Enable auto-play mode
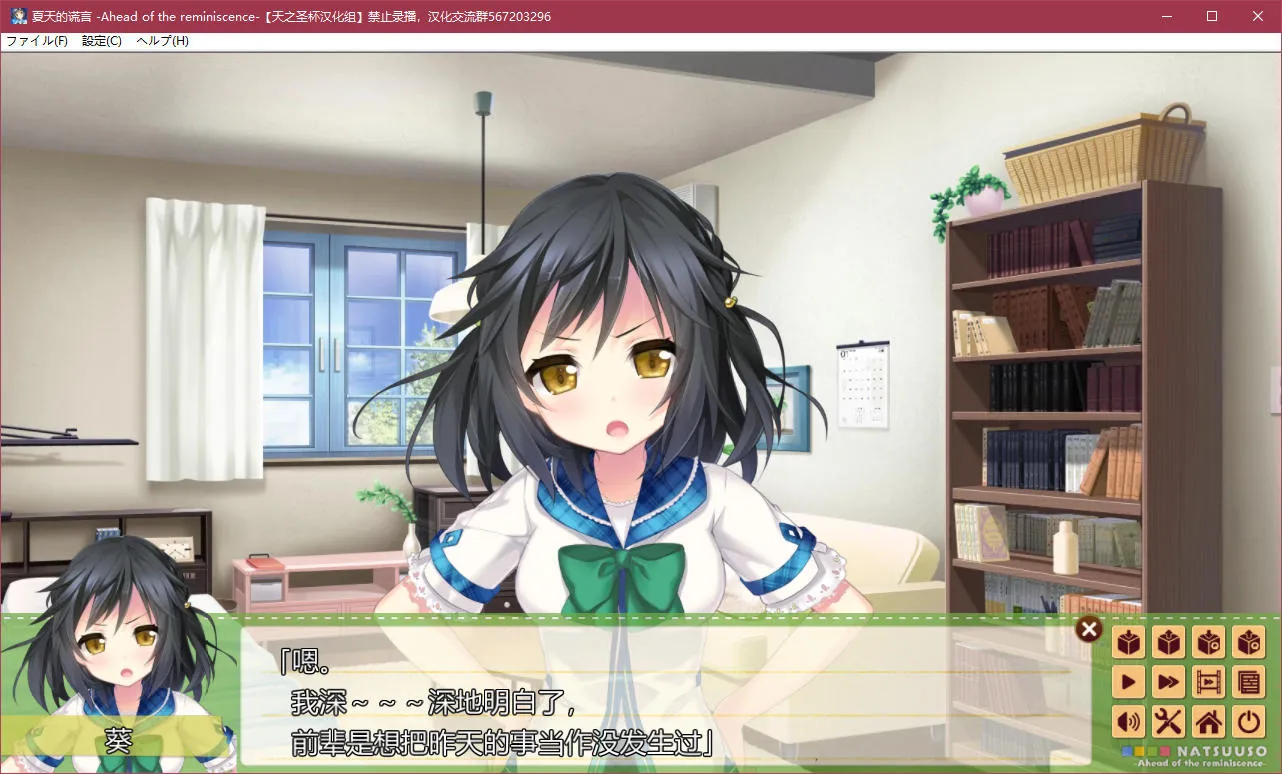Screen dimensions: 1282x774 tap(1128, 682)
